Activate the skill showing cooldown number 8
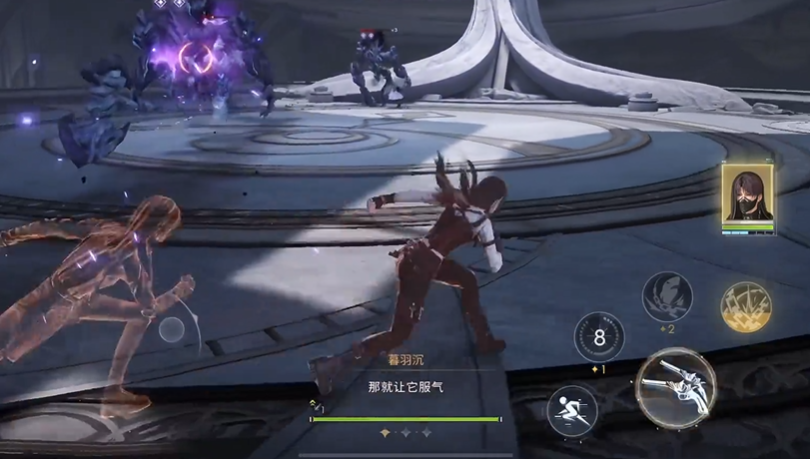 click(599, 337)
